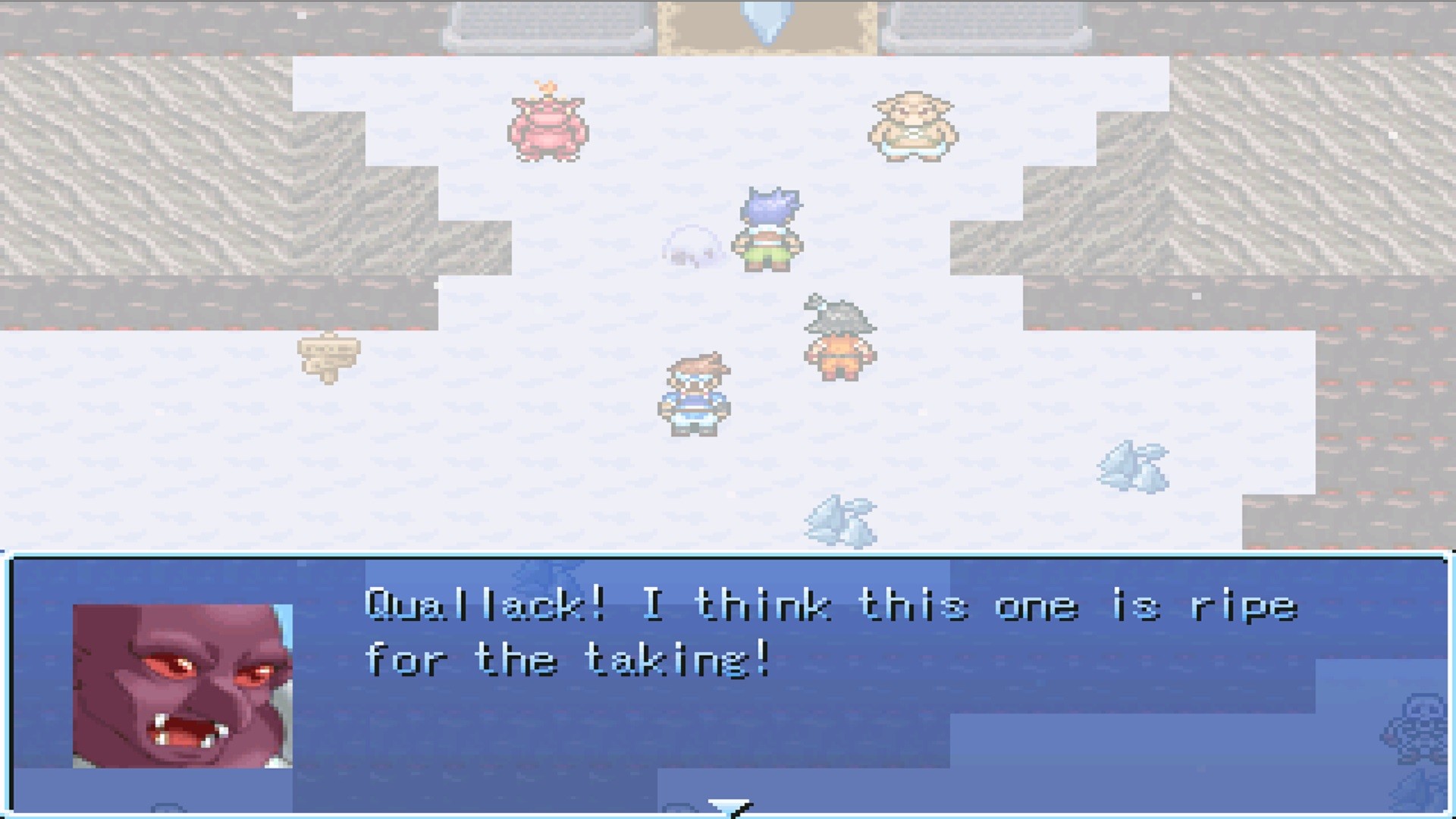The image size is (1456, 819).
Task: Select the red fire monster sprite
Action: click(x=546, y=129)
